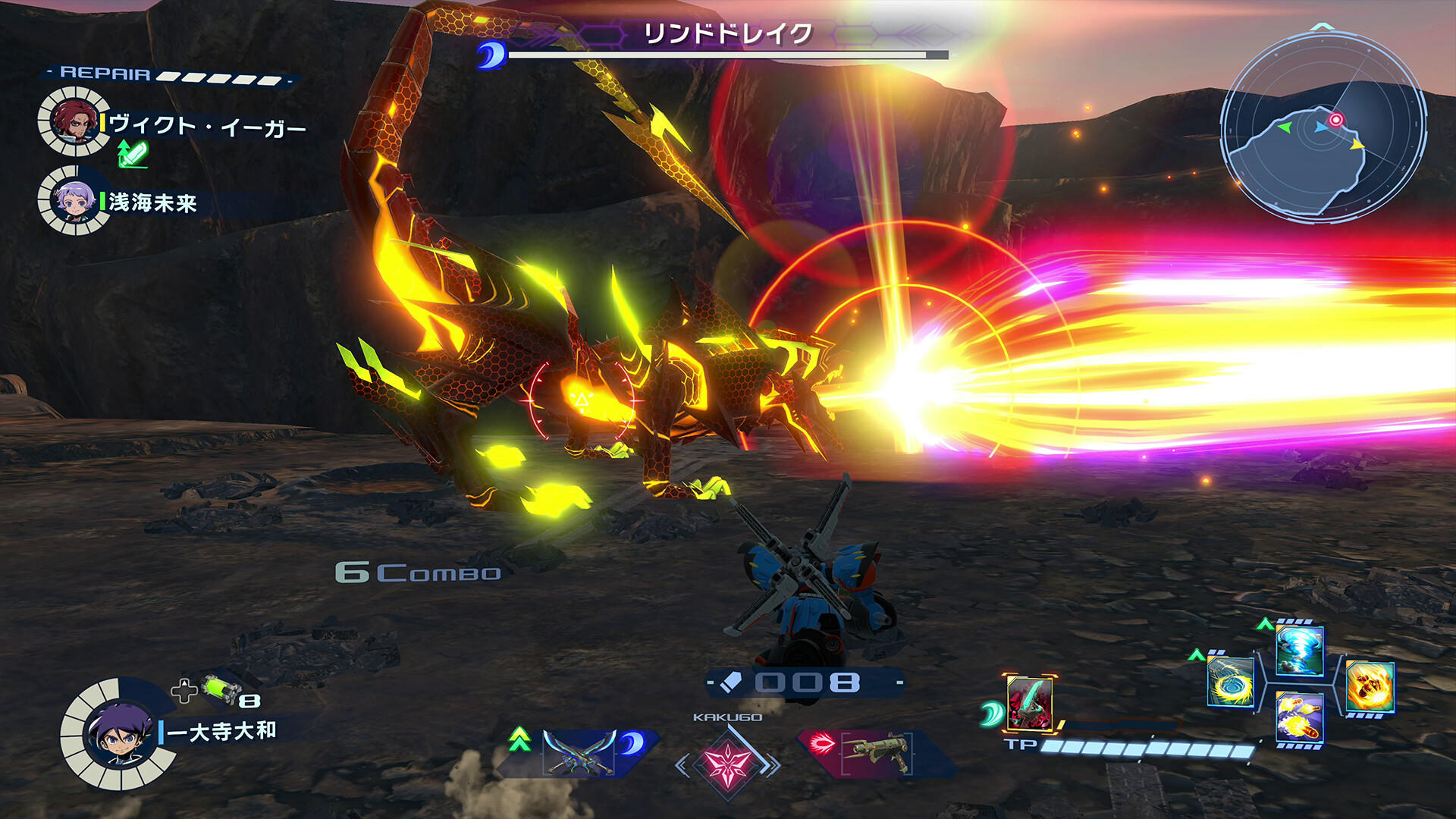Trigger the flaming fist skill
This screenshot has height=819, width=1456.
point(1370,686)
